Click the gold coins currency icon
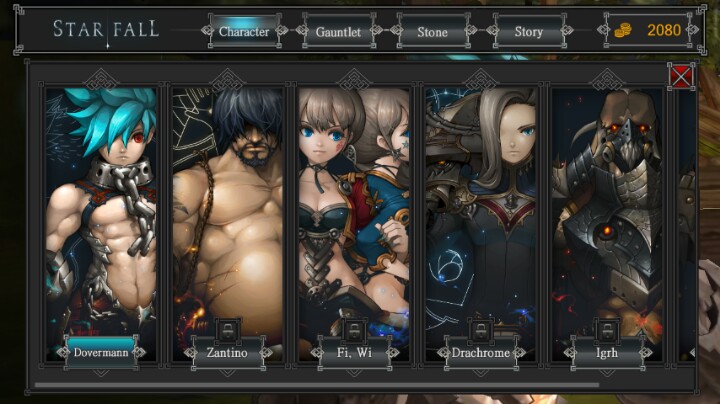The image size is (720, 404). (621, 31)
